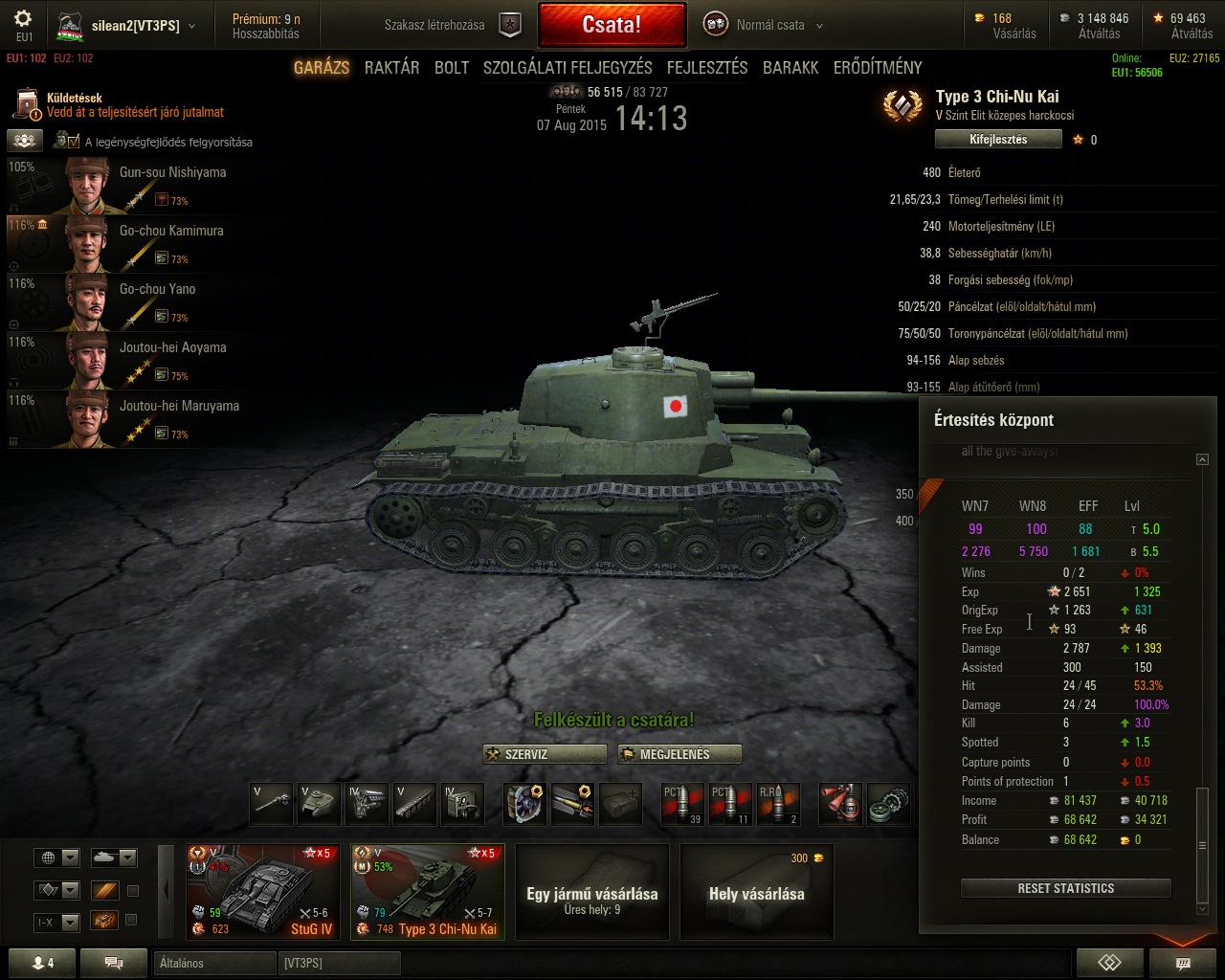
Task: Go to the FEJLESZTÉS research tab
Action: (x=707, y=67)
